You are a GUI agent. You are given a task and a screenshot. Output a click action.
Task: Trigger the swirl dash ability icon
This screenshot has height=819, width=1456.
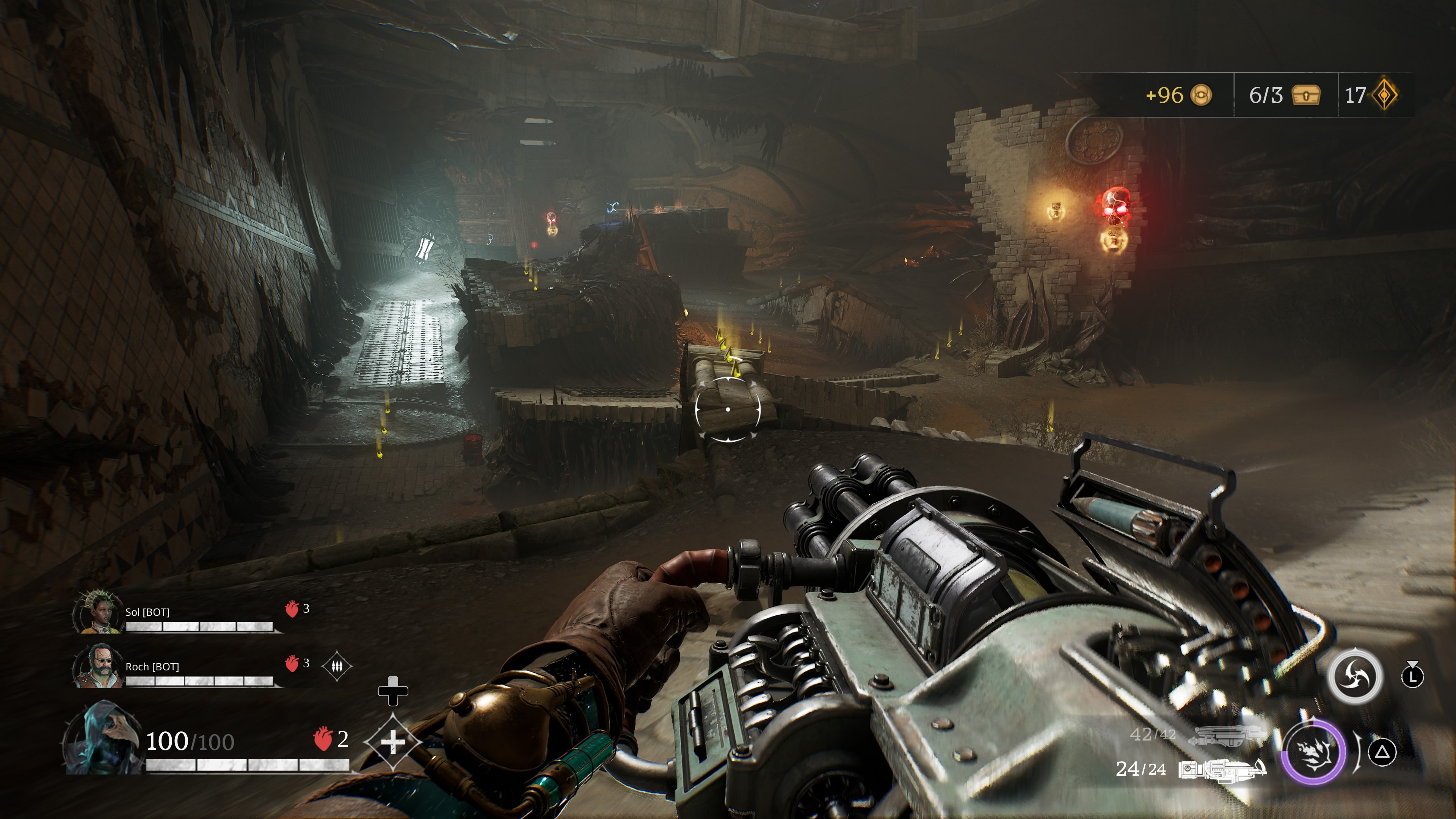(x=1354, y=676)
